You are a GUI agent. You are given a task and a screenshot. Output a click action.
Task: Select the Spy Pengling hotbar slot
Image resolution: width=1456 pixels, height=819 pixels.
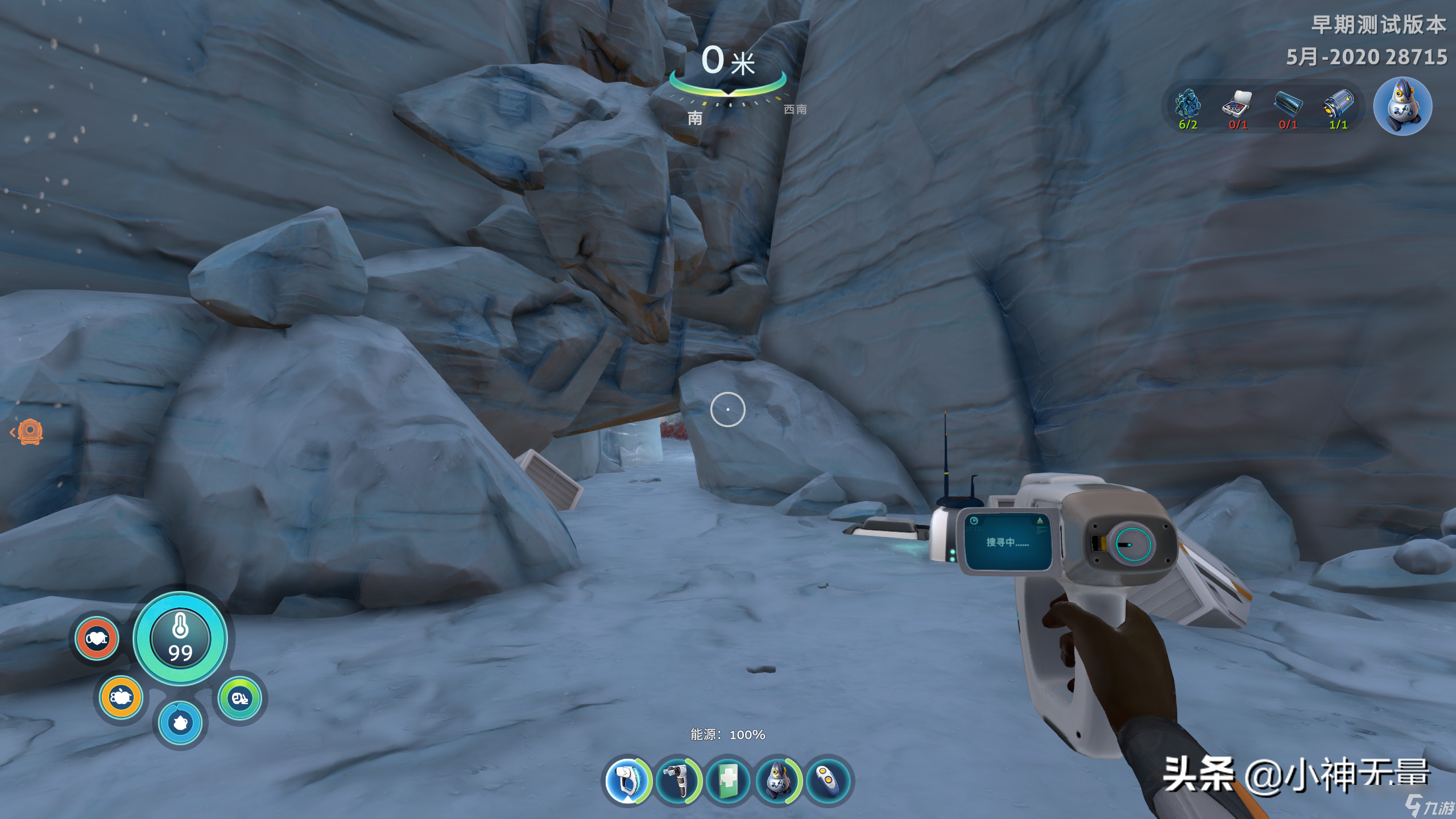coord(777,780)
